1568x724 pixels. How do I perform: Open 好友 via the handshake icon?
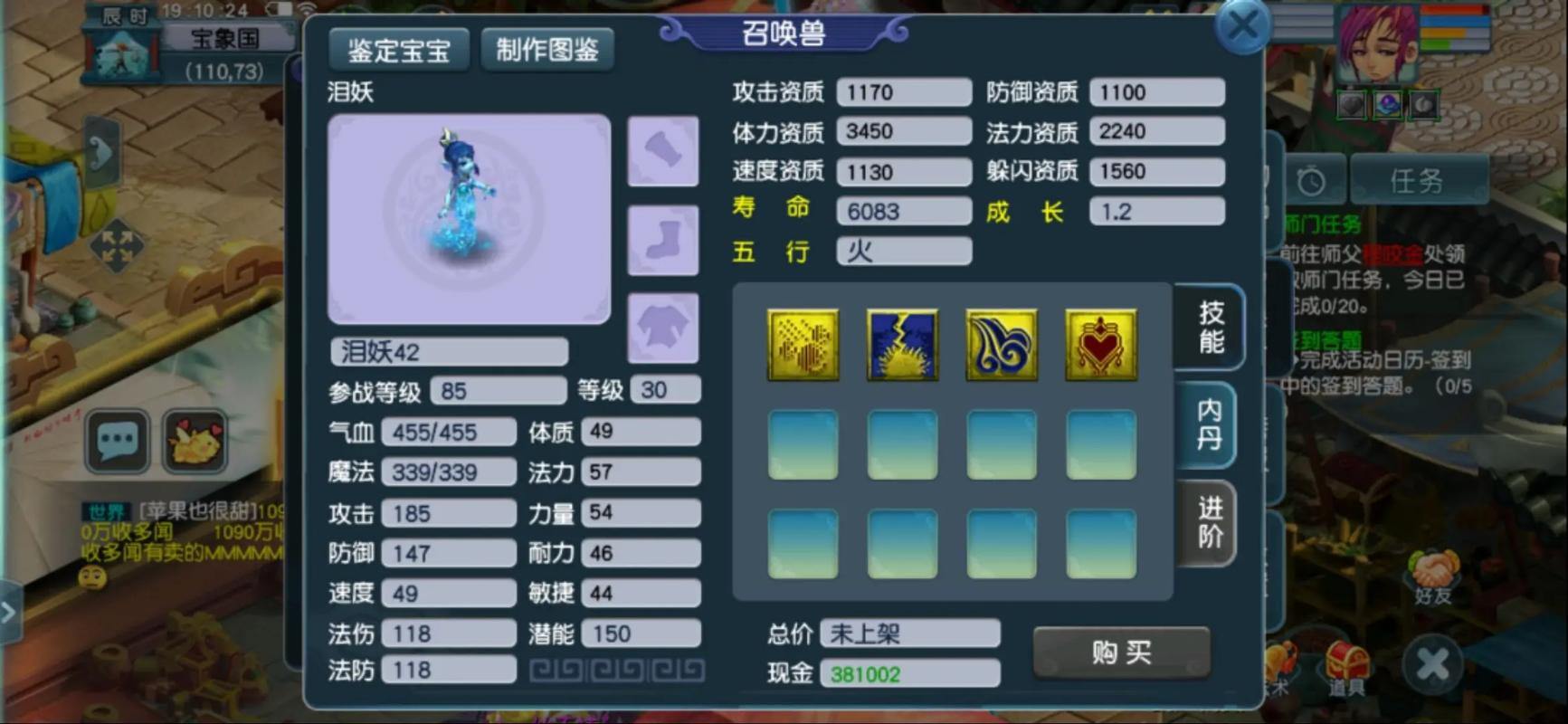[1434, 570]
